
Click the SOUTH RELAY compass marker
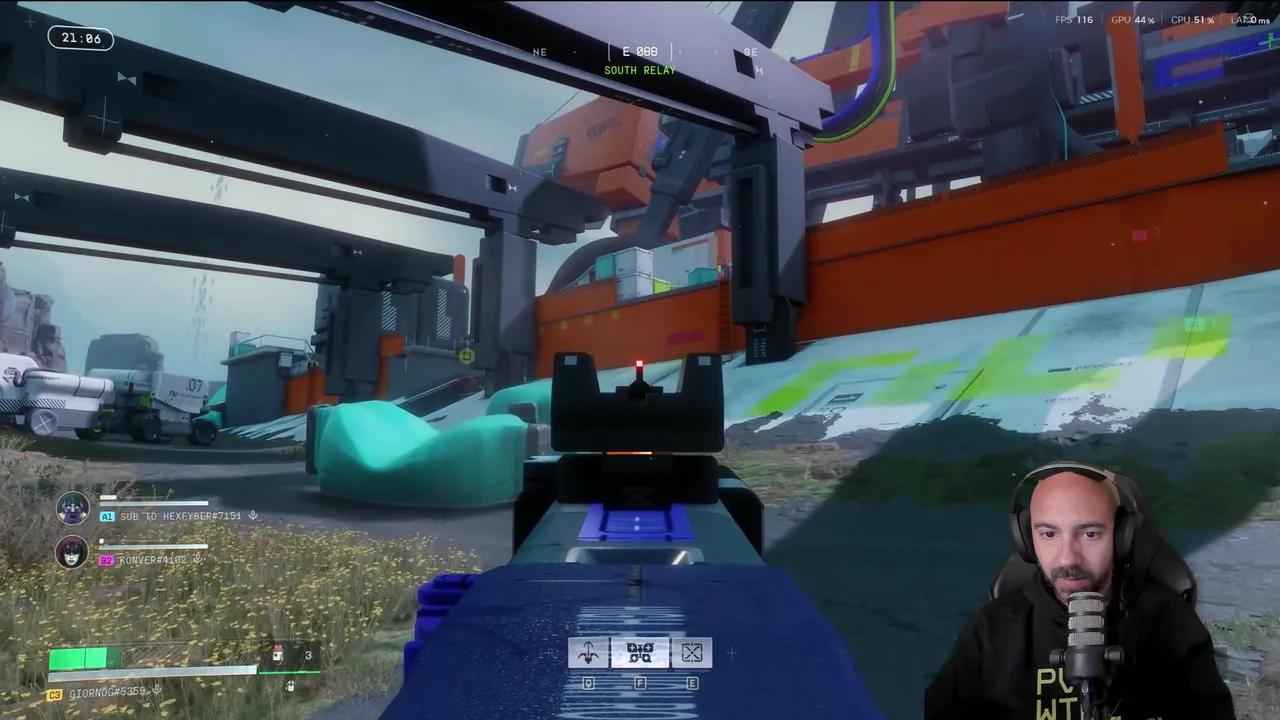[640, 71]
